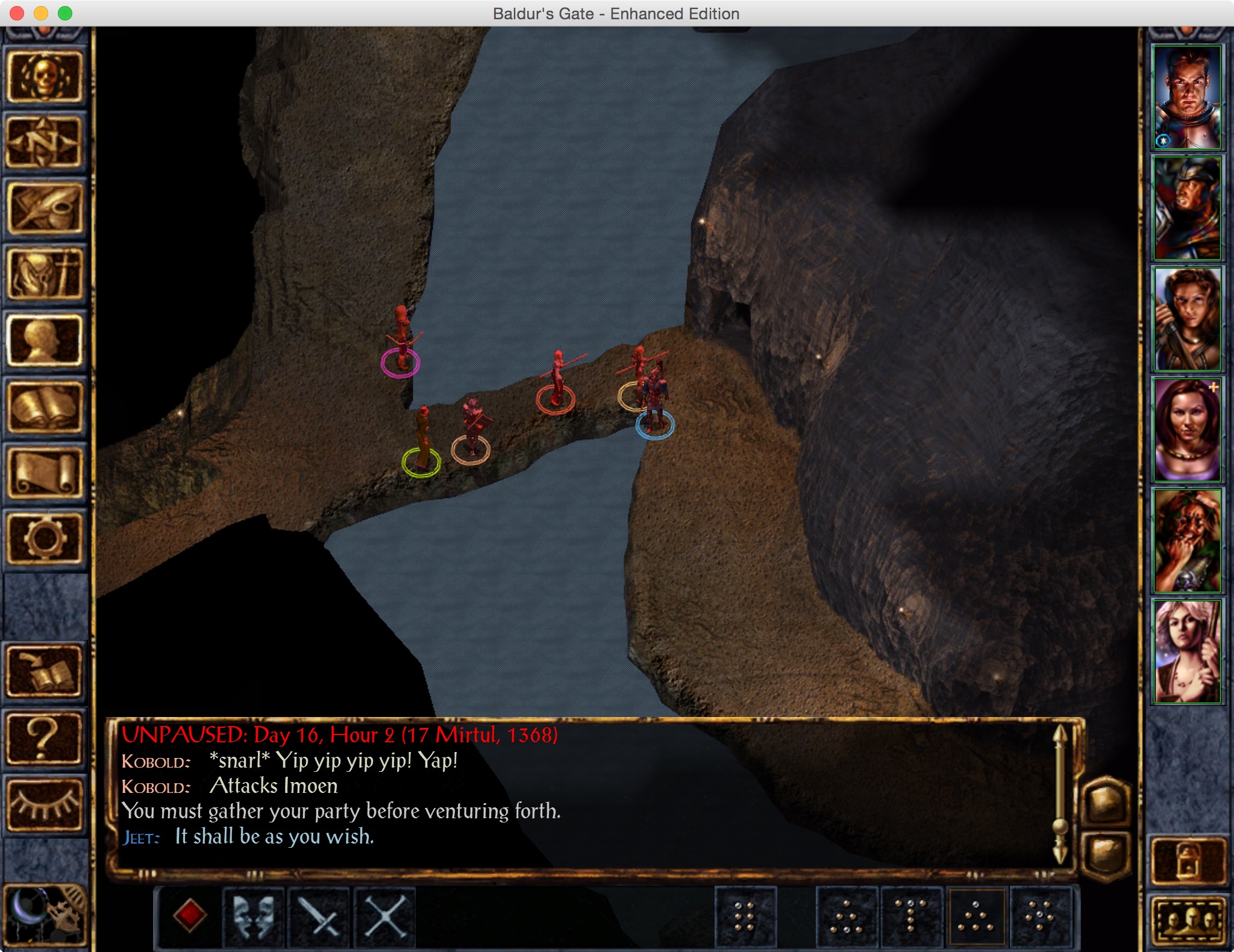Quick save using the book-and-arrow button
This screenshot has width=1234, height=952.
point(44,671)
